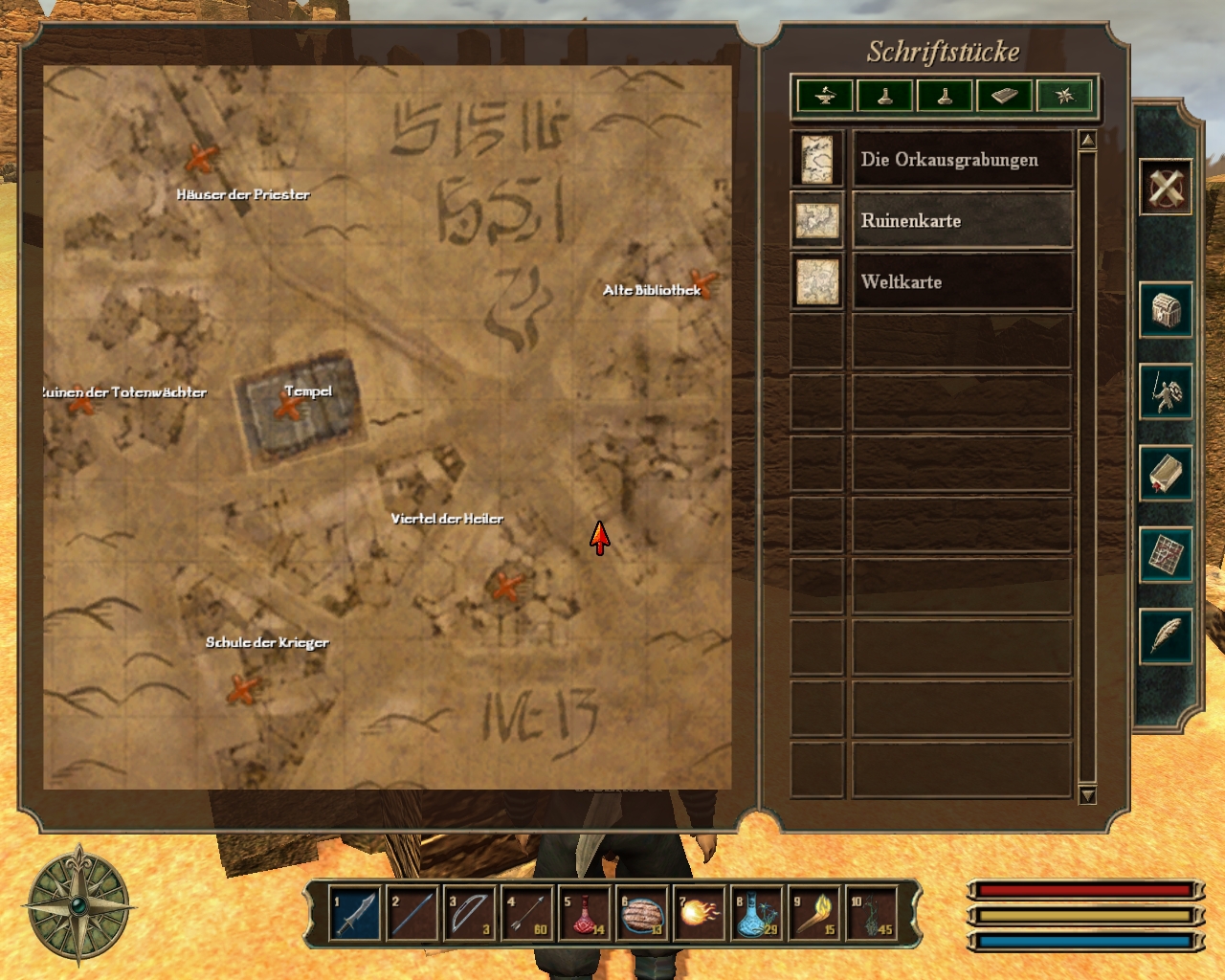Select the book category tab

(x=1004, y=96)
